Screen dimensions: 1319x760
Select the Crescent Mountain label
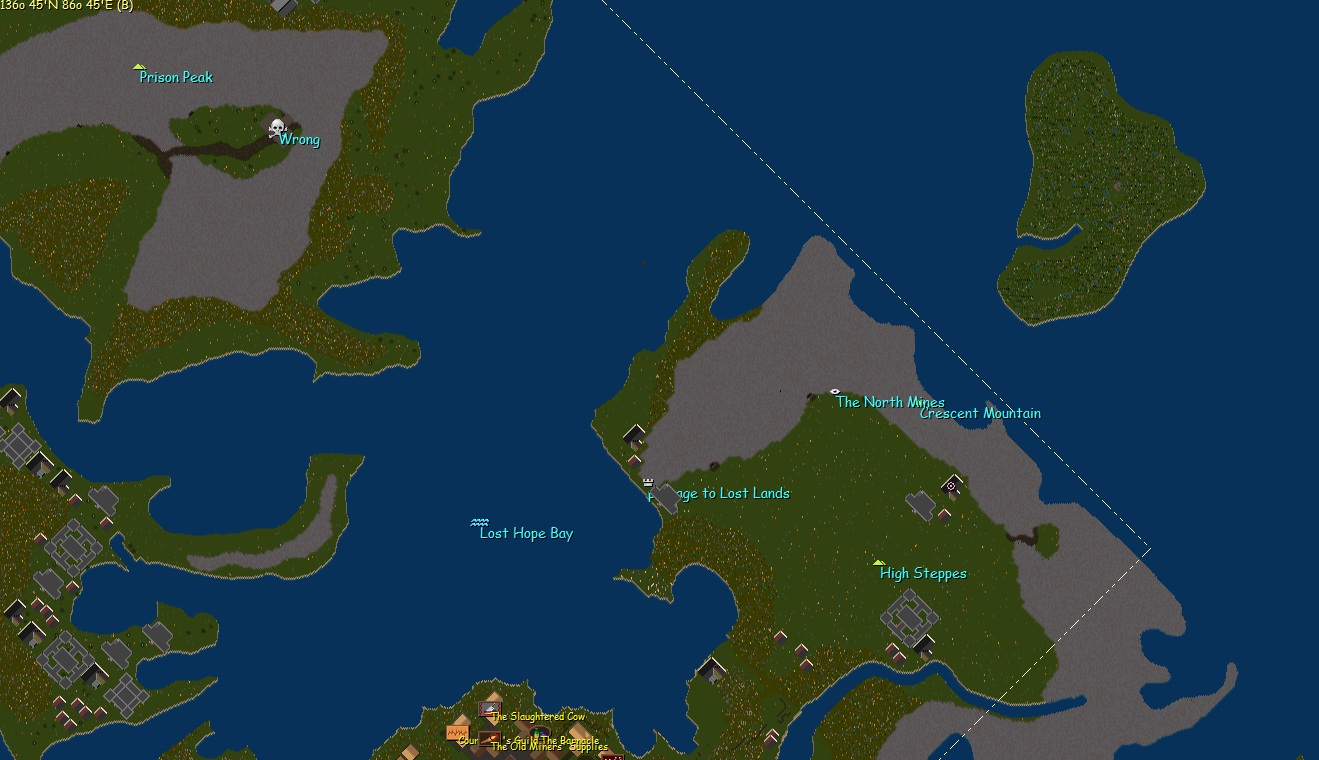980,413
